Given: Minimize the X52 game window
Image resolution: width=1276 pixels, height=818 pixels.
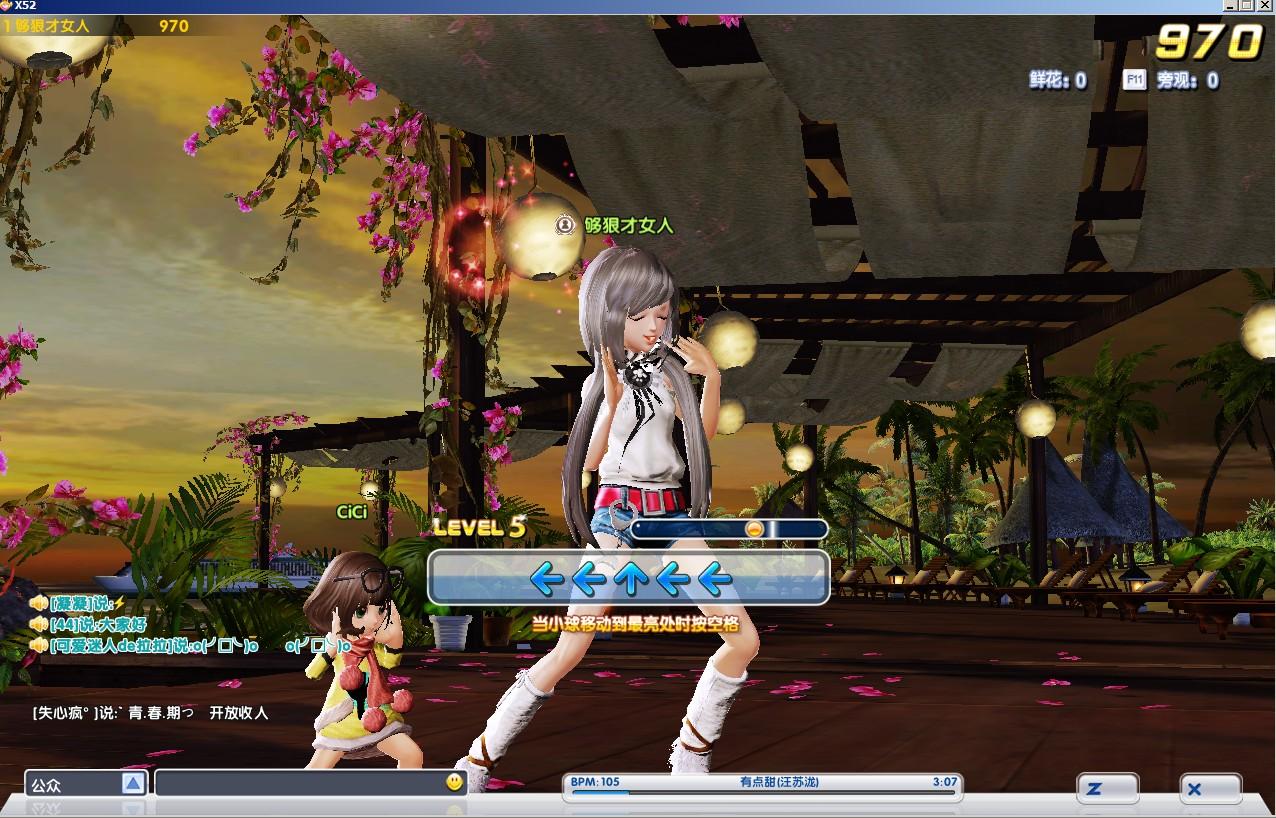Looking at the screenshot, I should [1229, 6].
